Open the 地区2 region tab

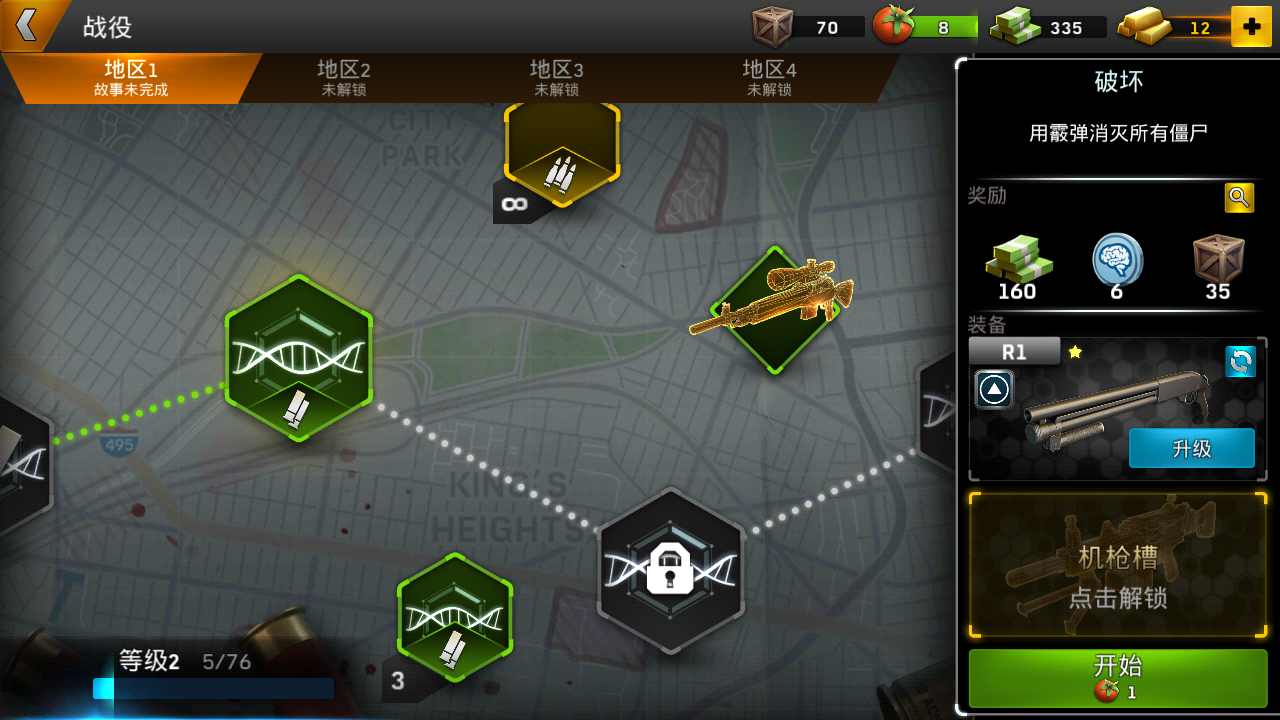click(344, 78)
